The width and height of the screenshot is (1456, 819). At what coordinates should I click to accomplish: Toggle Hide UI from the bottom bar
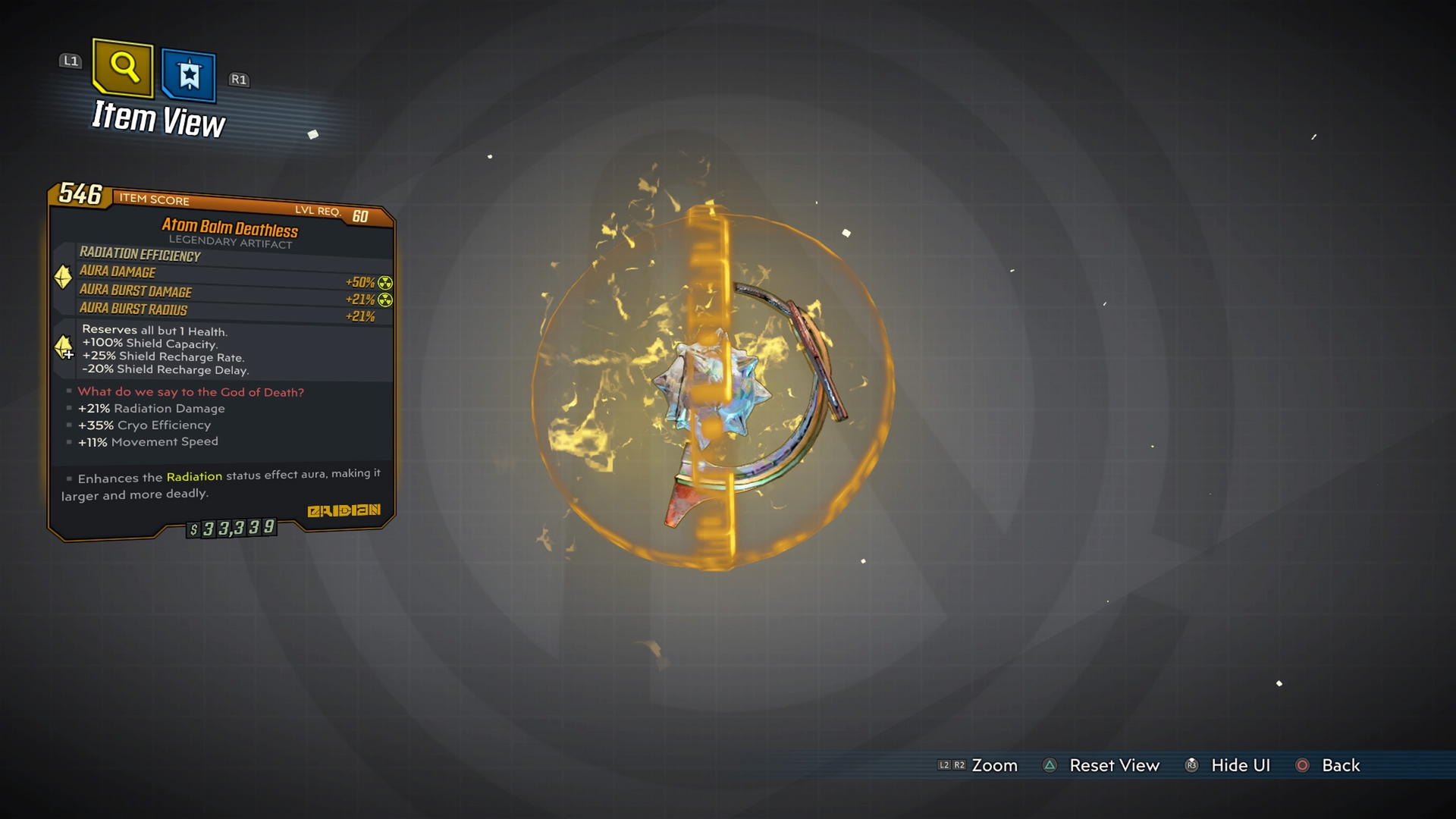(1240, 766)
